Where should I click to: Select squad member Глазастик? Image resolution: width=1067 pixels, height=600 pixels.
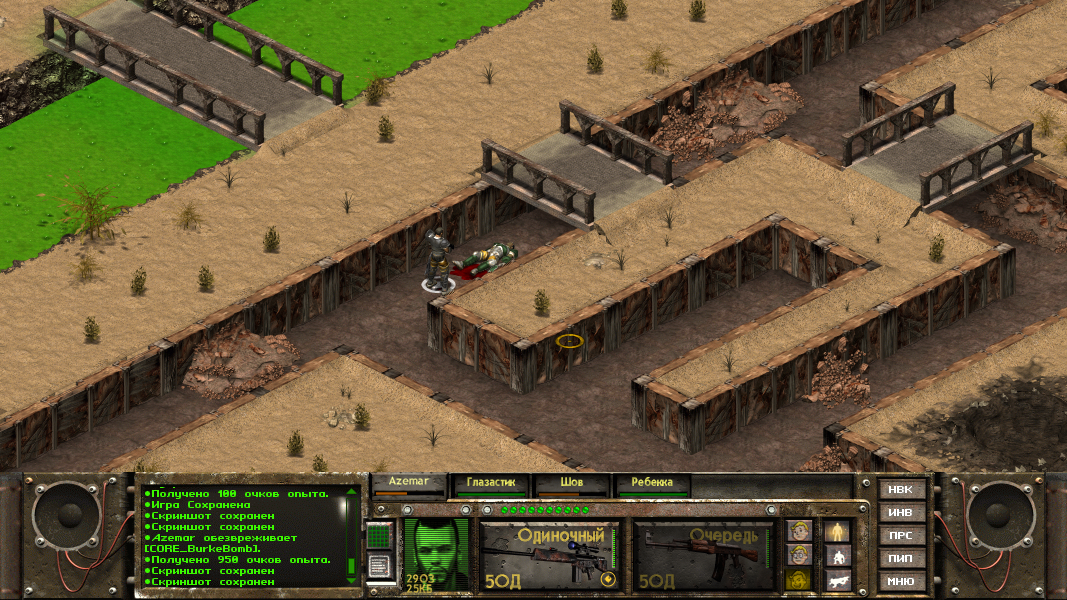click(x=490, y=484)
